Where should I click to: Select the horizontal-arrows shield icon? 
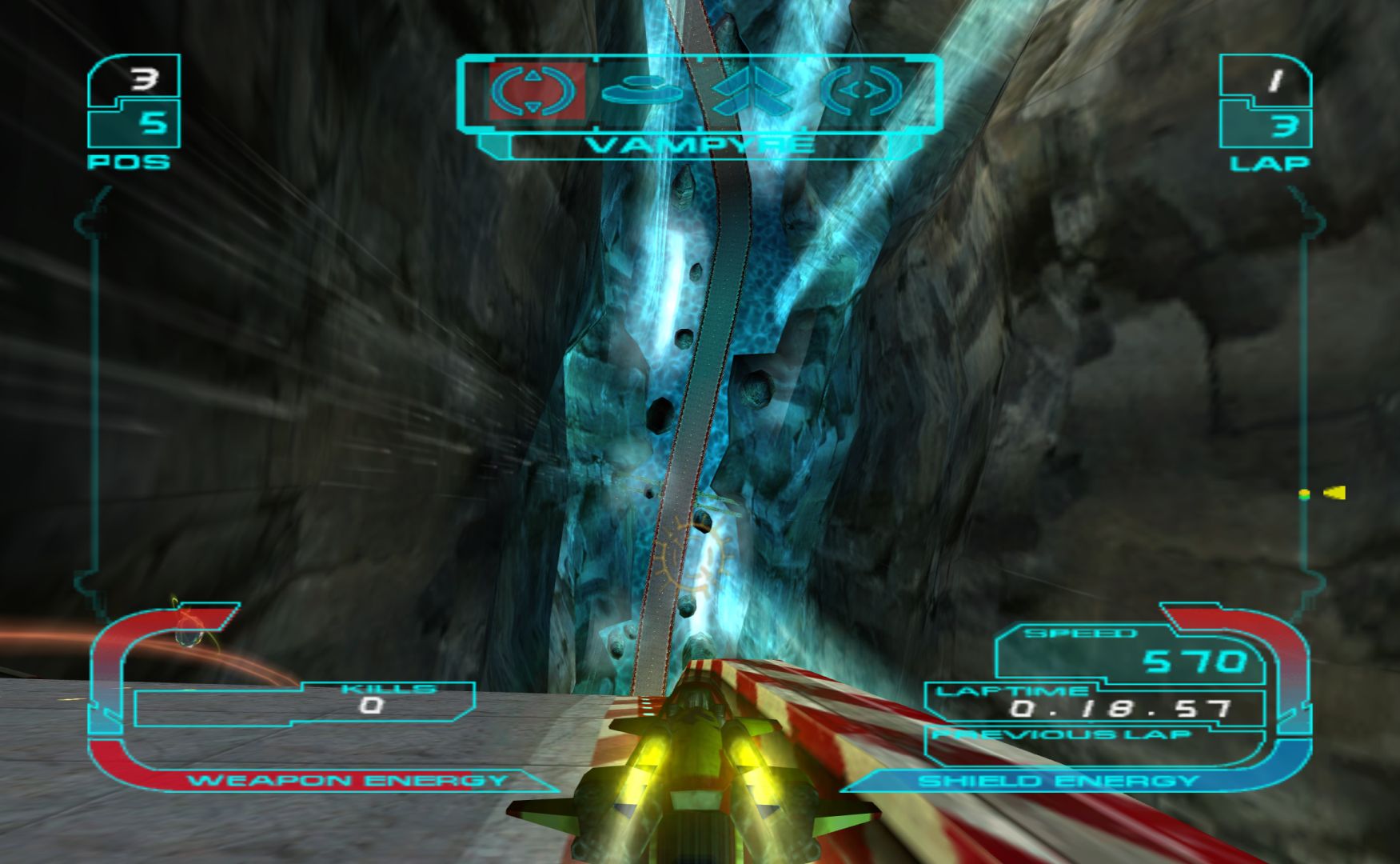tap(861, 91)
